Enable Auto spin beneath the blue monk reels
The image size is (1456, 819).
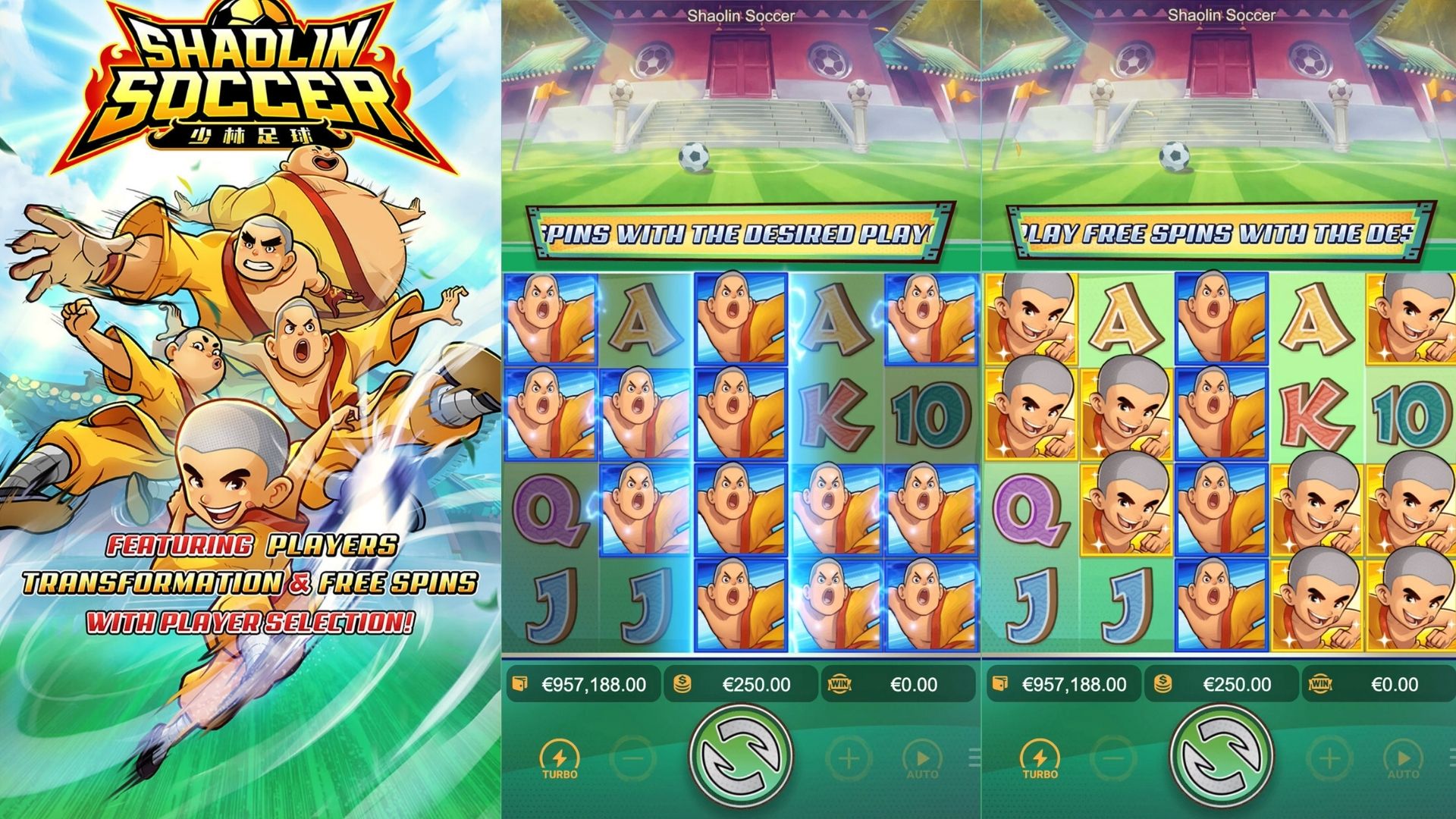coord(922,759)
